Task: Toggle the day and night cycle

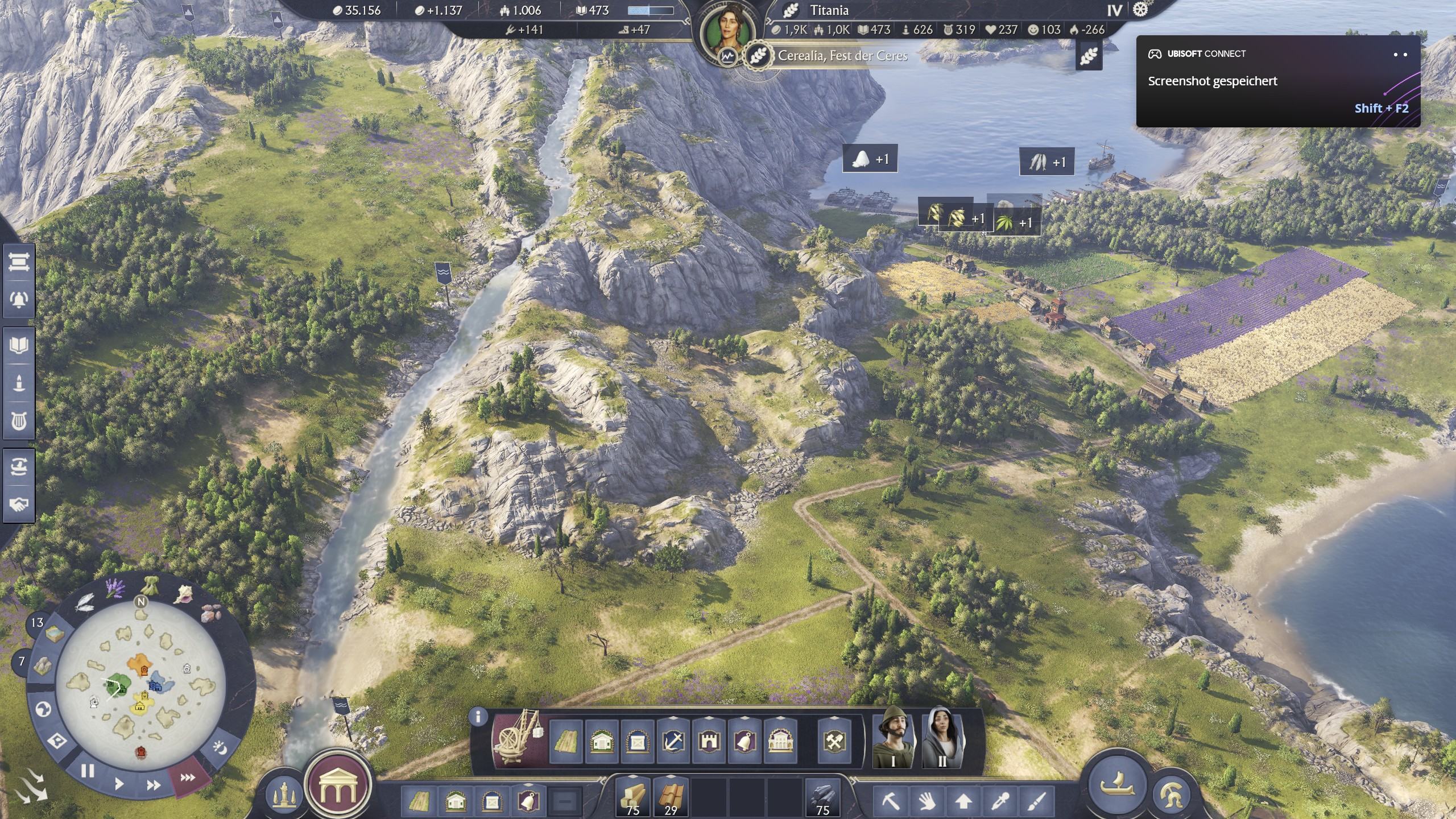Action: pyautogui.click(x=221, y=747)
